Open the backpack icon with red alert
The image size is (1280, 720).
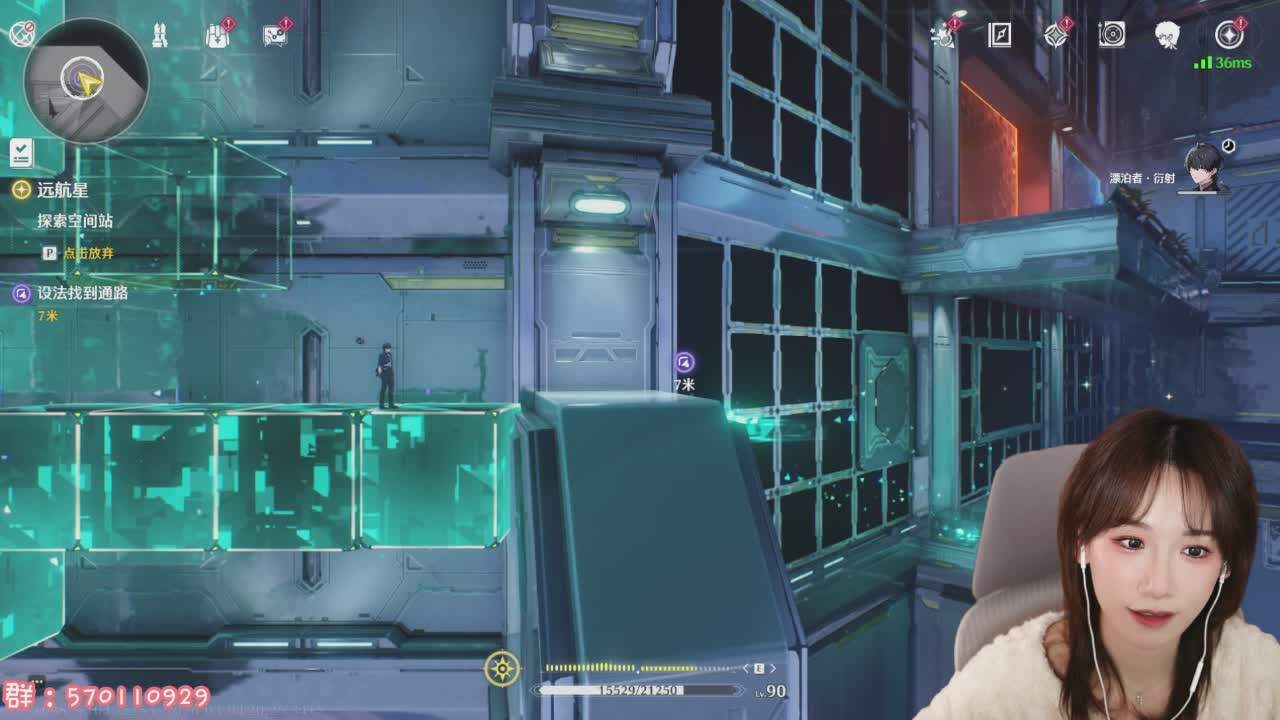(217, 35)
